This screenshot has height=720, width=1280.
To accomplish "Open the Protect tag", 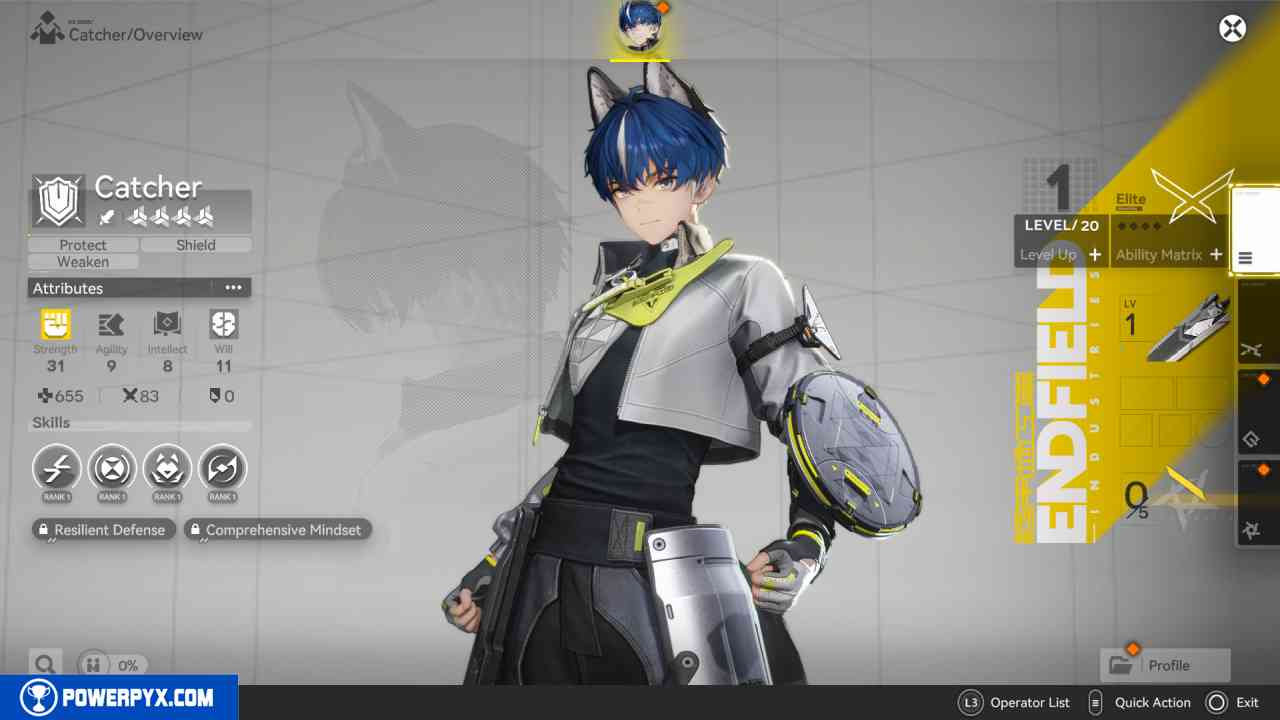I will pyautogui.click(x=83, y=245).
